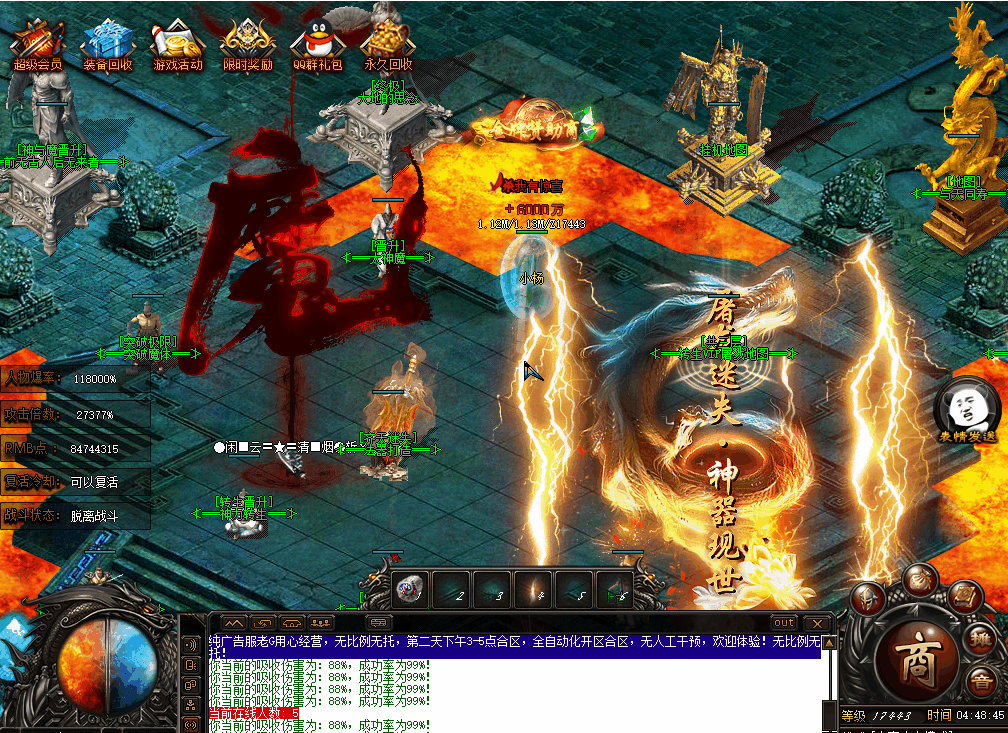Image resolution: width=1008 pixels, height=733 pixels.
Task: Open the helmet character equipment button
Action: click(868, 599)
